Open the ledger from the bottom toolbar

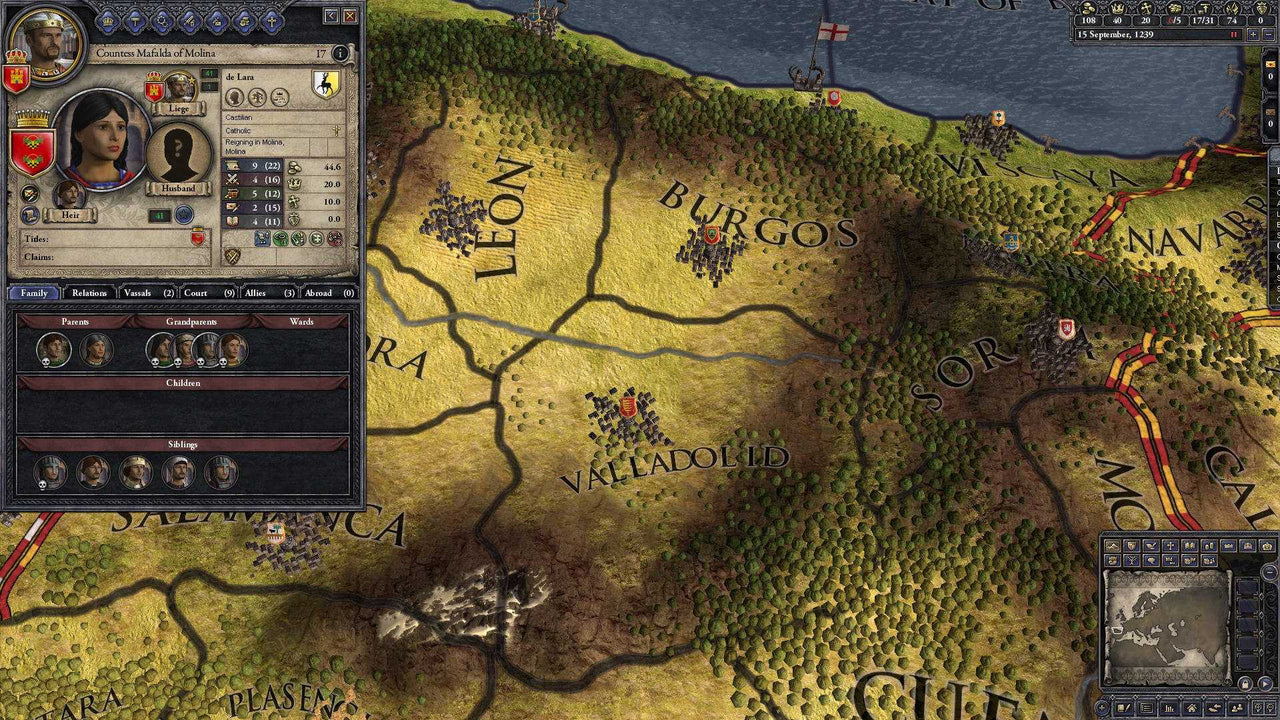(1170, 706)
